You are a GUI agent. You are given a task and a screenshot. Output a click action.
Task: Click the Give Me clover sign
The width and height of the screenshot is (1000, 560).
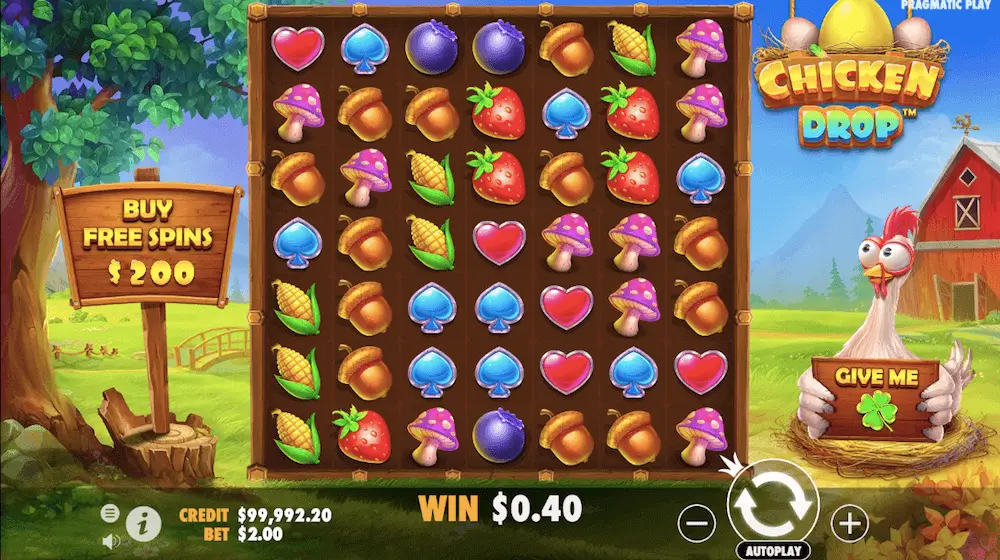click(x=875, y=398)
